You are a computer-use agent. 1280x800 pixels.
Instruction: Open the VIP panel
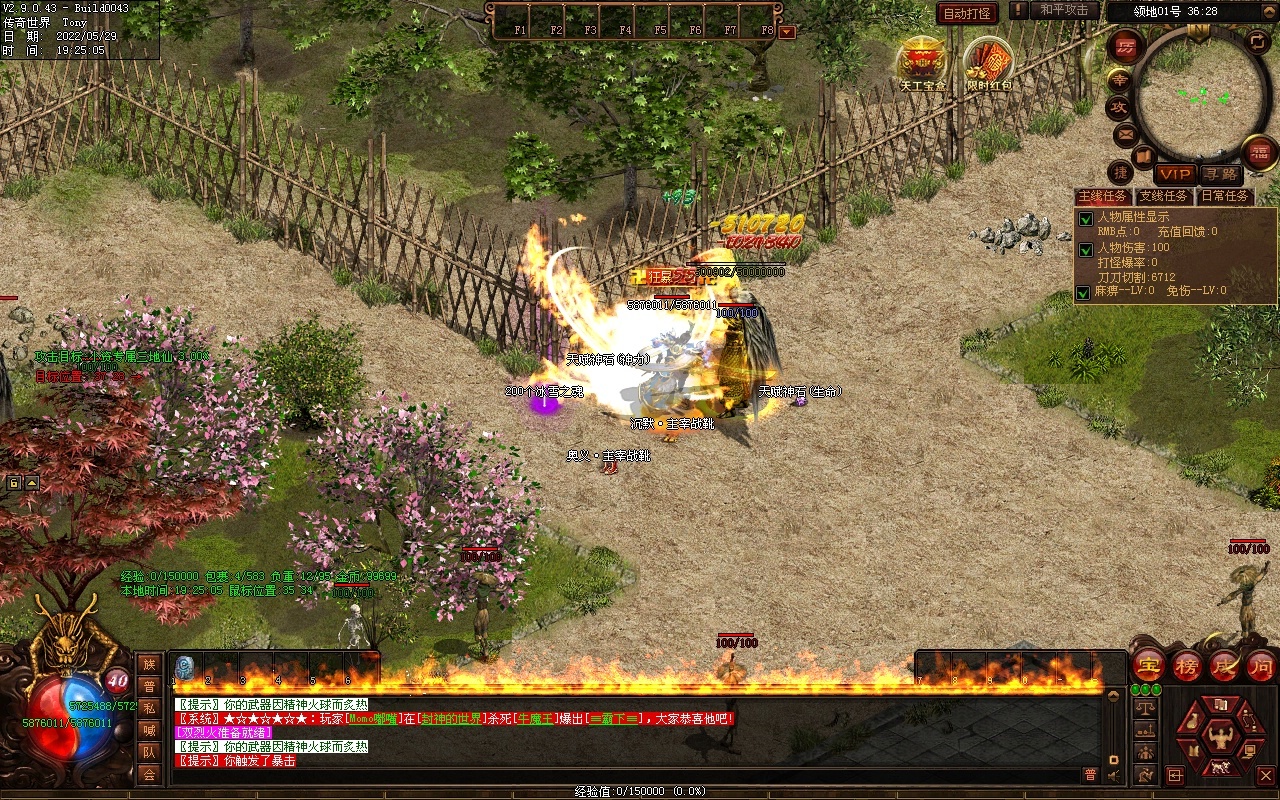click(1175, 175)
